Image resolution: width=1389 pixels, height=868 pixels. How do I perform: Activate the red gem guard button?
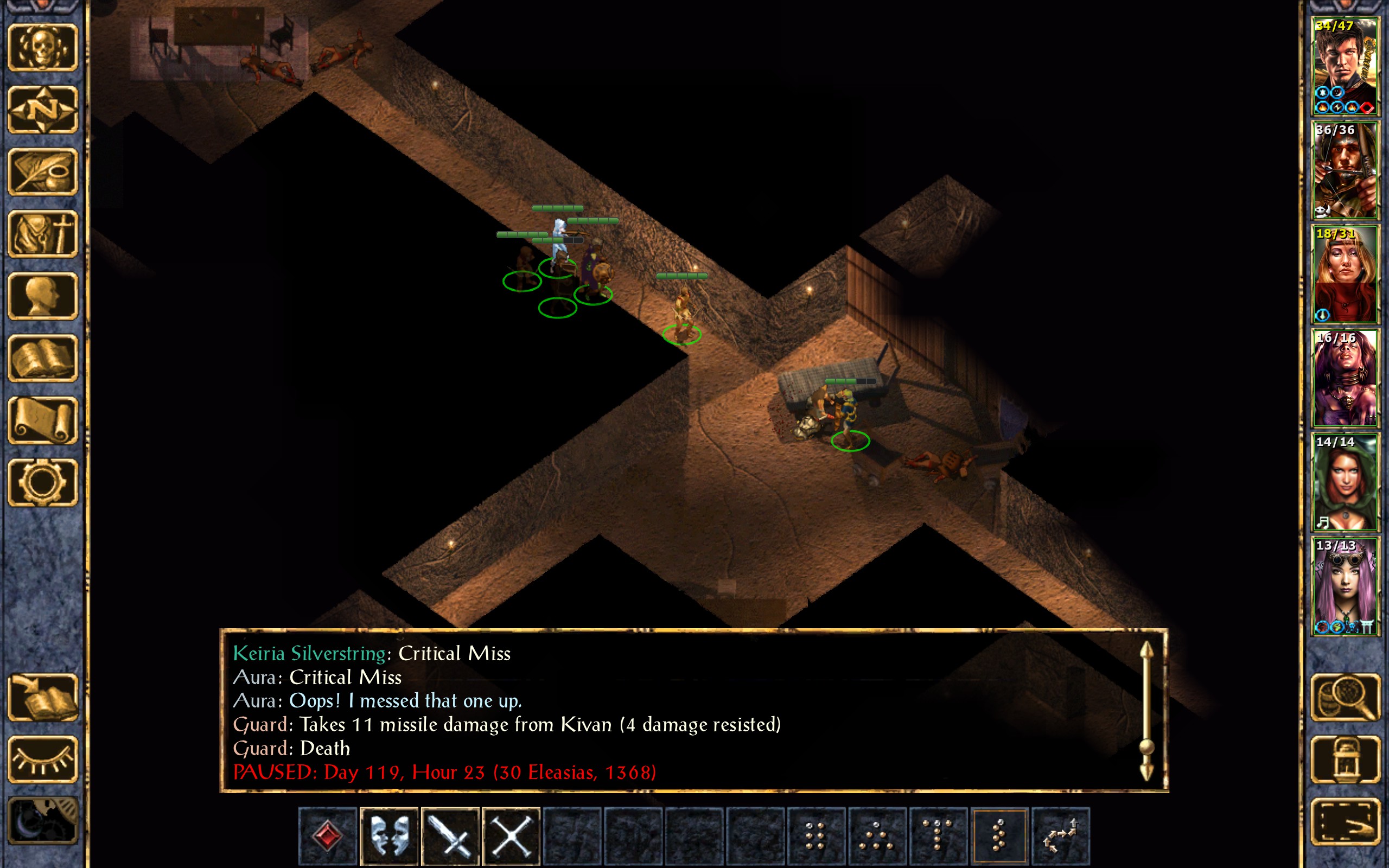pos(328,835)
